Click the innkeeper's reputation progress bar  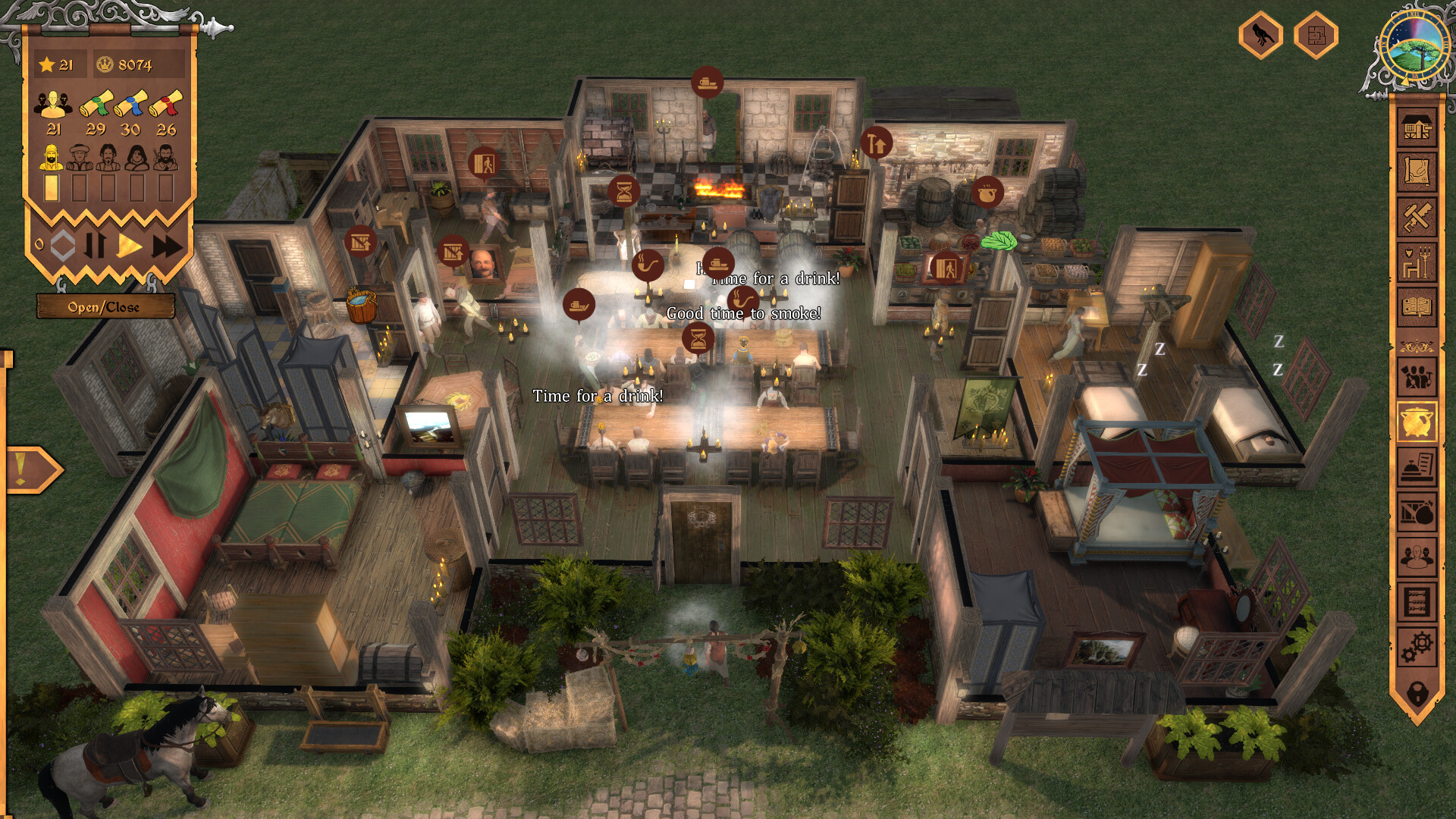[x=52, y=188]
